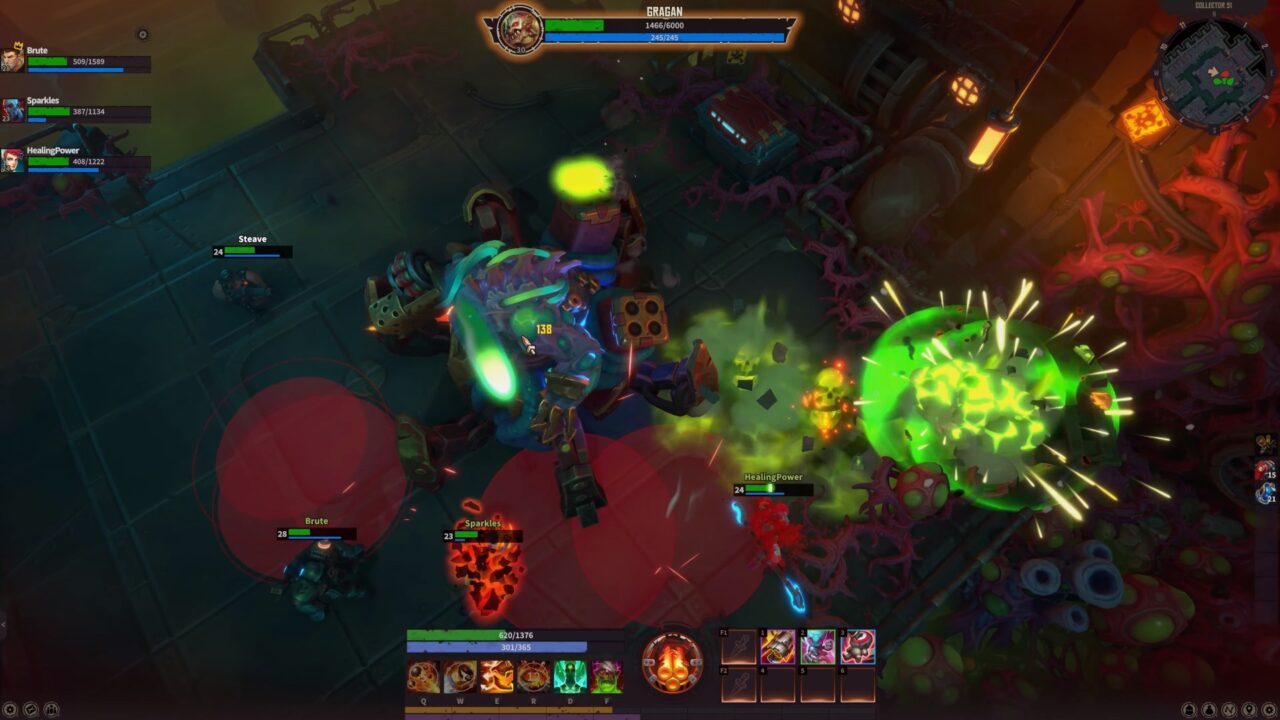Select the blue creature item in slot 2
1280x720 pixels.
818,647
